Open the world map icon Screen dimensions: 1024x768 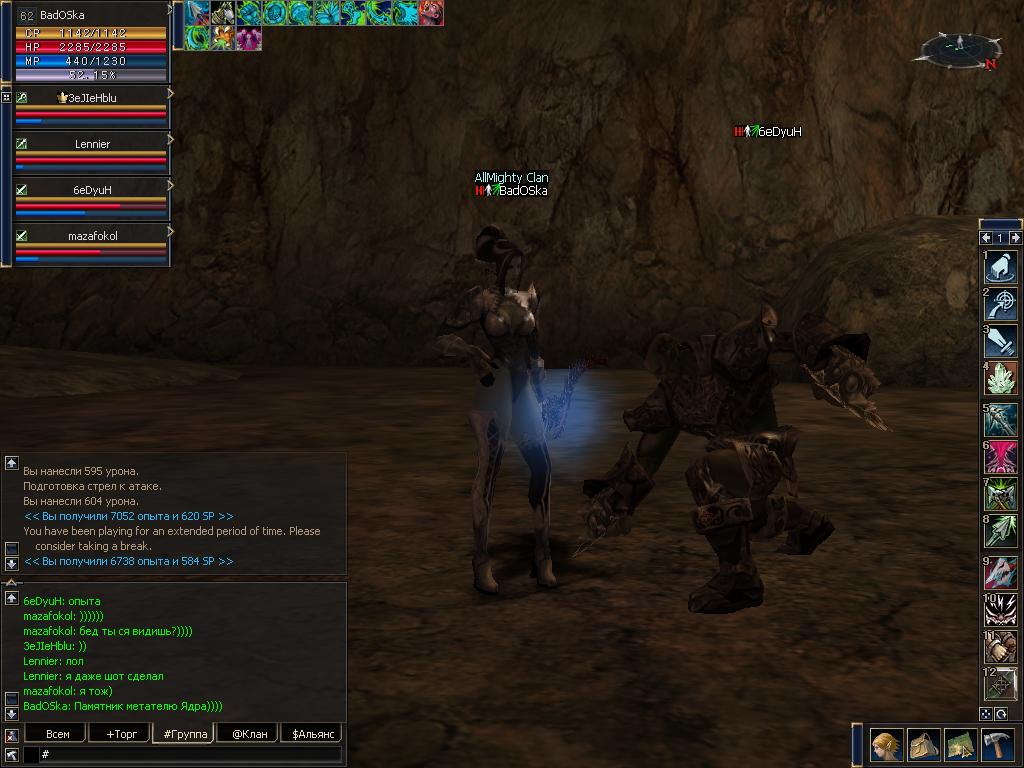(x=961, y=746)
